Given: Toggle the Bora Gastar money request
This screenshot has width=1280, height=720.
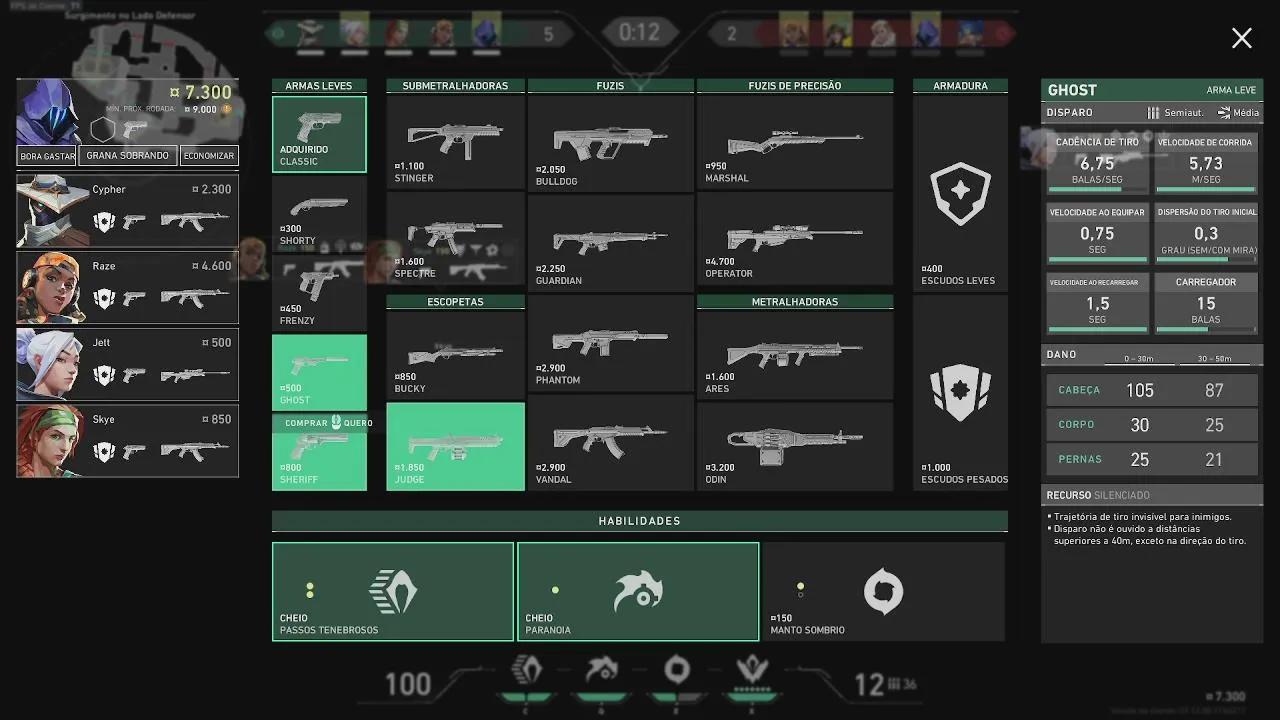Looking at the screenshot, I should [x=46, y=156].
